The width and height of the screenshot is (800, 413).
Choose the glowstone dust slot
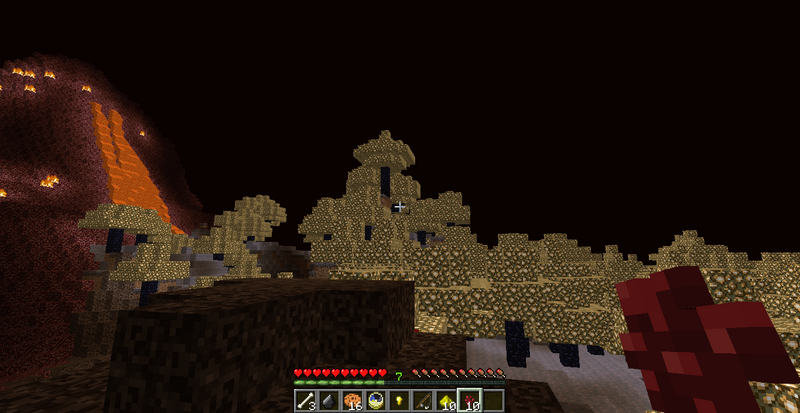(445, 401)
